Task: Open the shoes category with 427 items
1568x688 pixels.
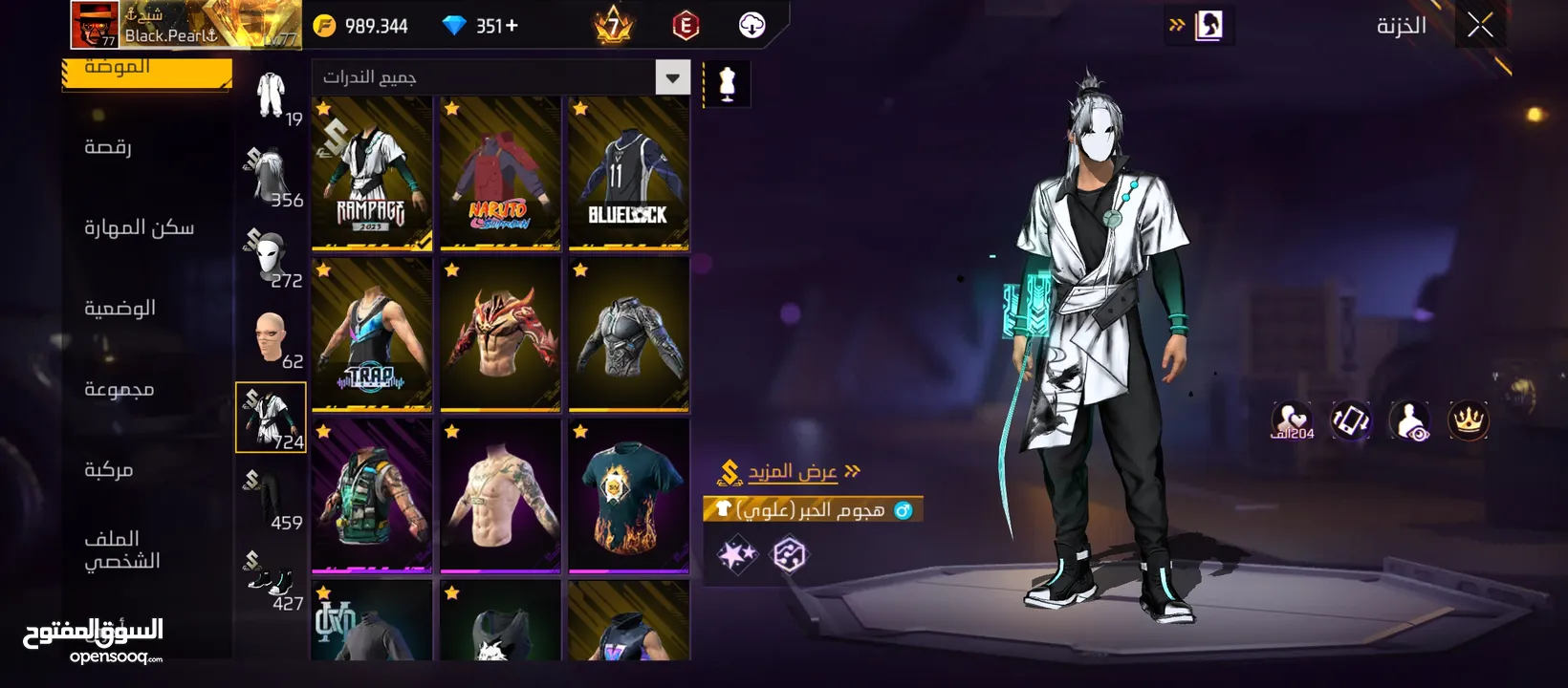Action: pyautogui.click(x=272, y=580)
